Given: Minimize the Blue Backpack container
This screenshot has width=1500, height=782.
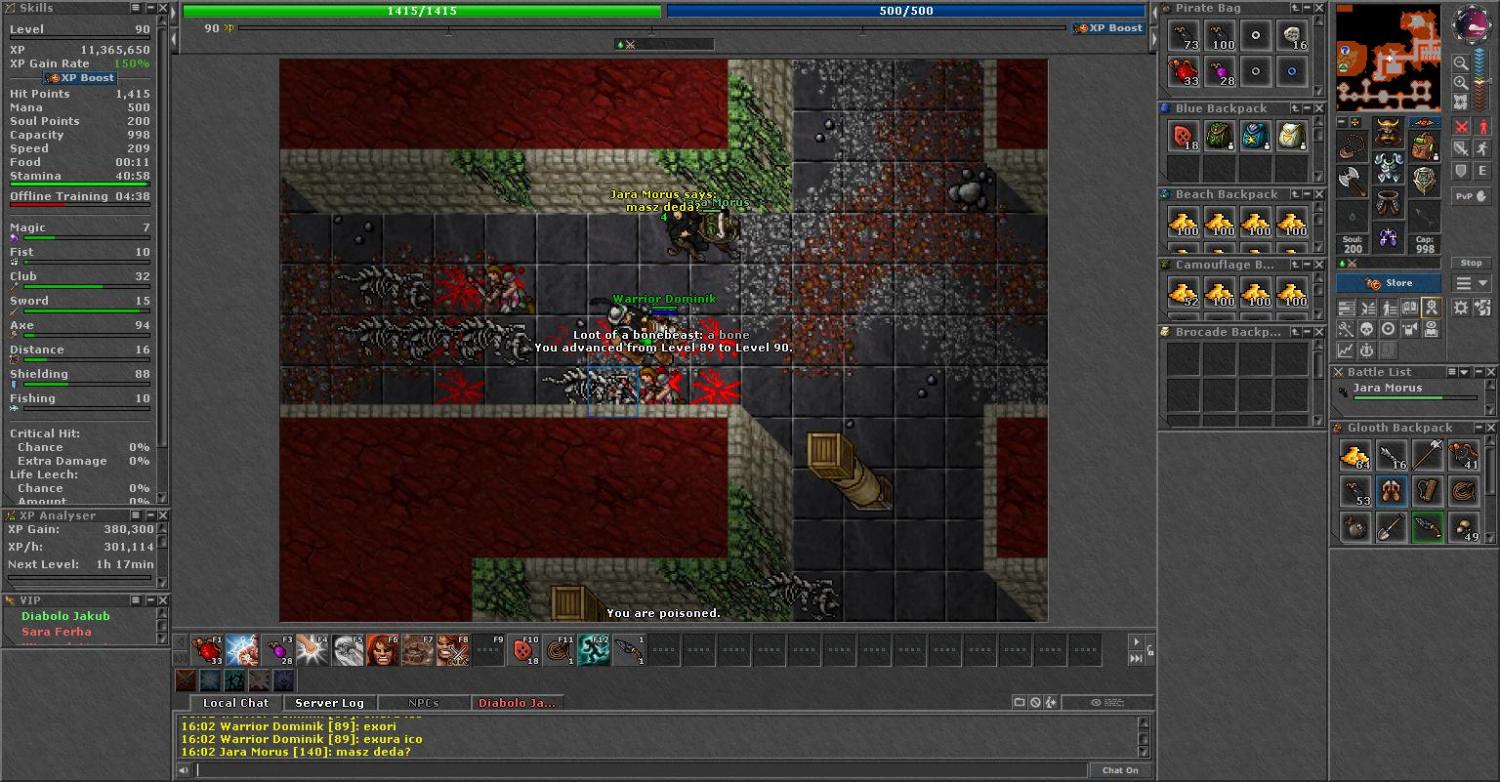Looking at the screenshot, I should (x=1306, y=108).
